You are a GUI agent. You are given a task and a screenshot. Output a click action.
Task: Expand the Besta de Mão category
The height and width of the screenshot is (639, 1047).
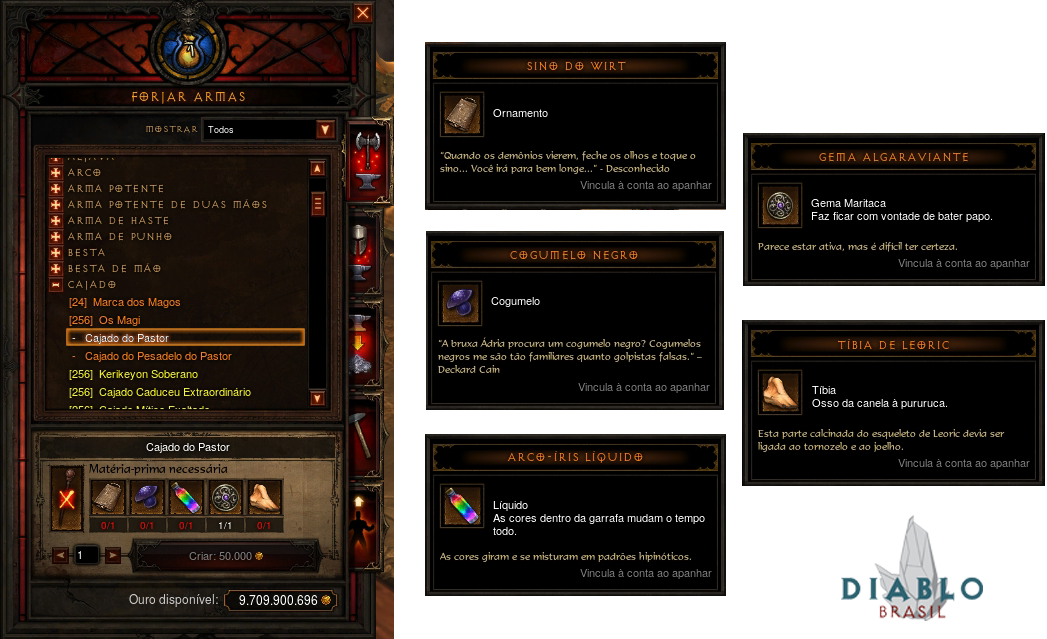click(x=56, y=268)
